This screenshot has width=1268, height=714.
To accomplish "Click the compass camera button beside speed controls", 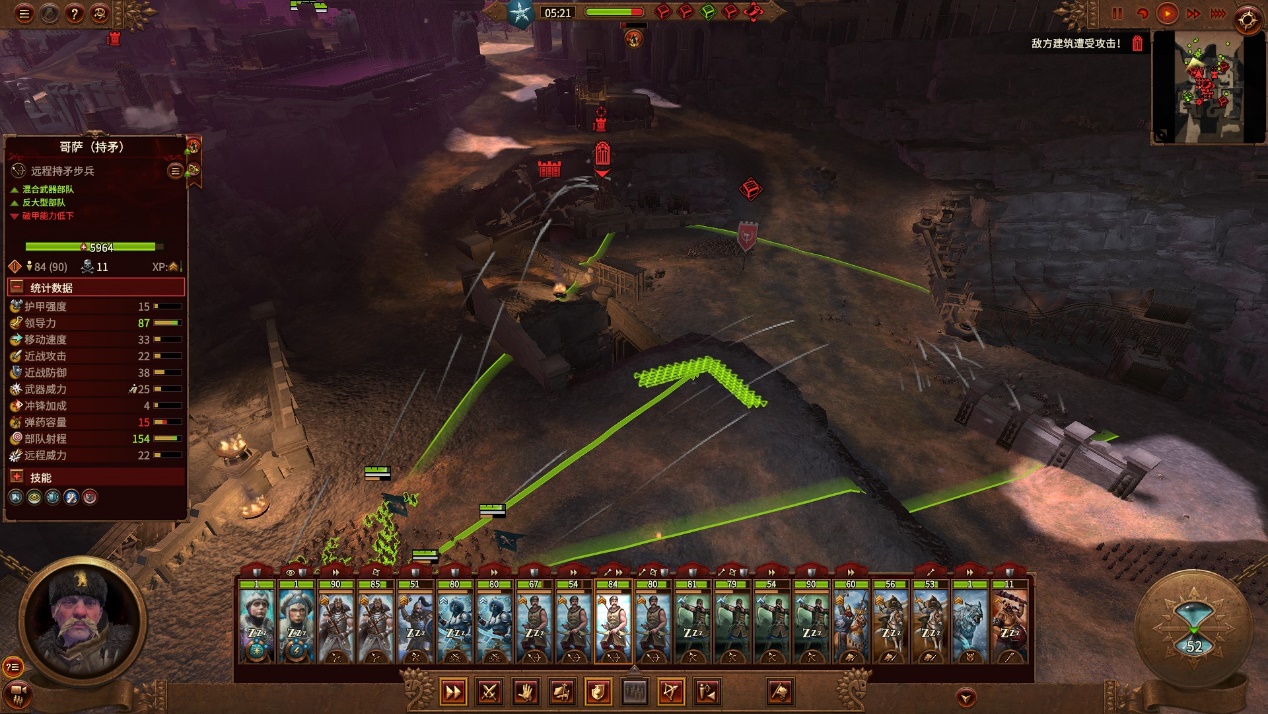I will point(1249,16).
